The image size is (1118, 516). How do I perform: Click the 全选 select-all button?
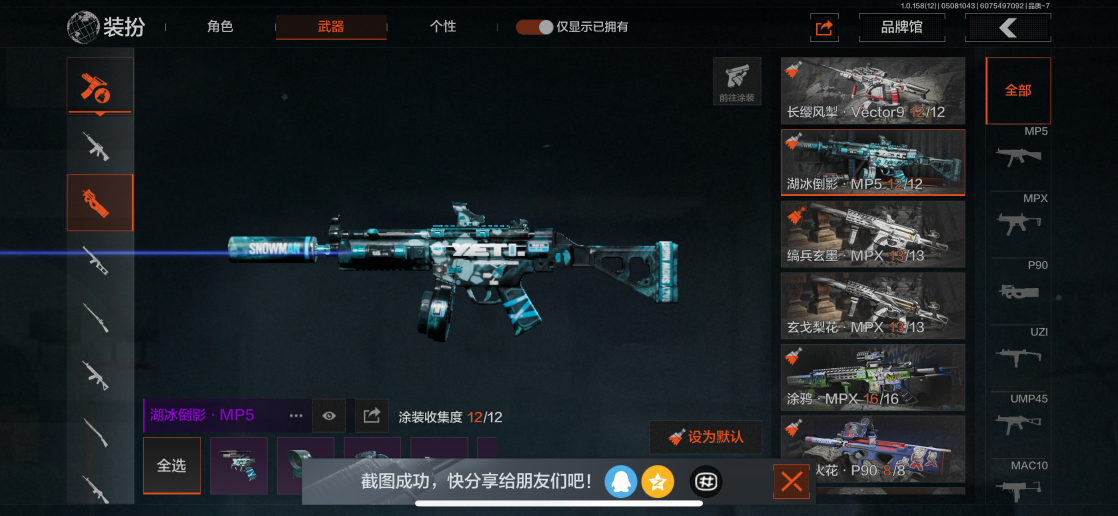coord(172,465)
